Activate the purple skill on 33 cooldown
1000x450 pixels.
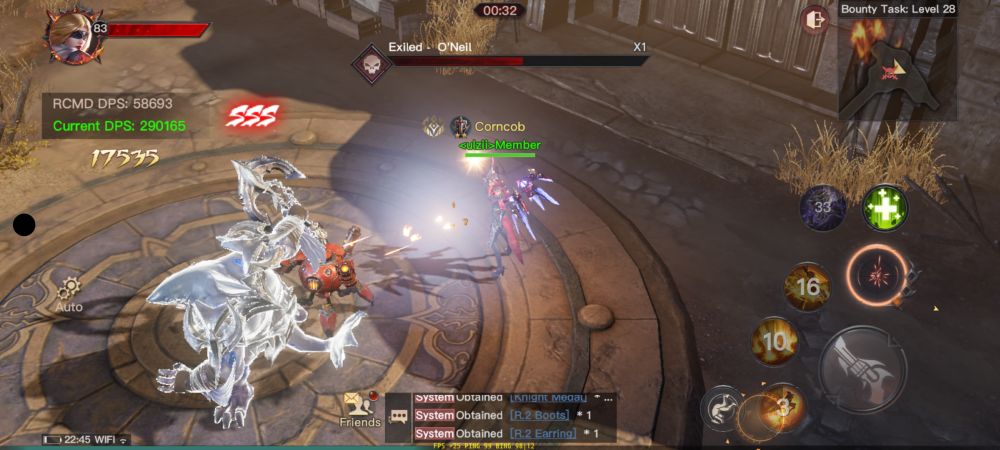pos(823,208)
